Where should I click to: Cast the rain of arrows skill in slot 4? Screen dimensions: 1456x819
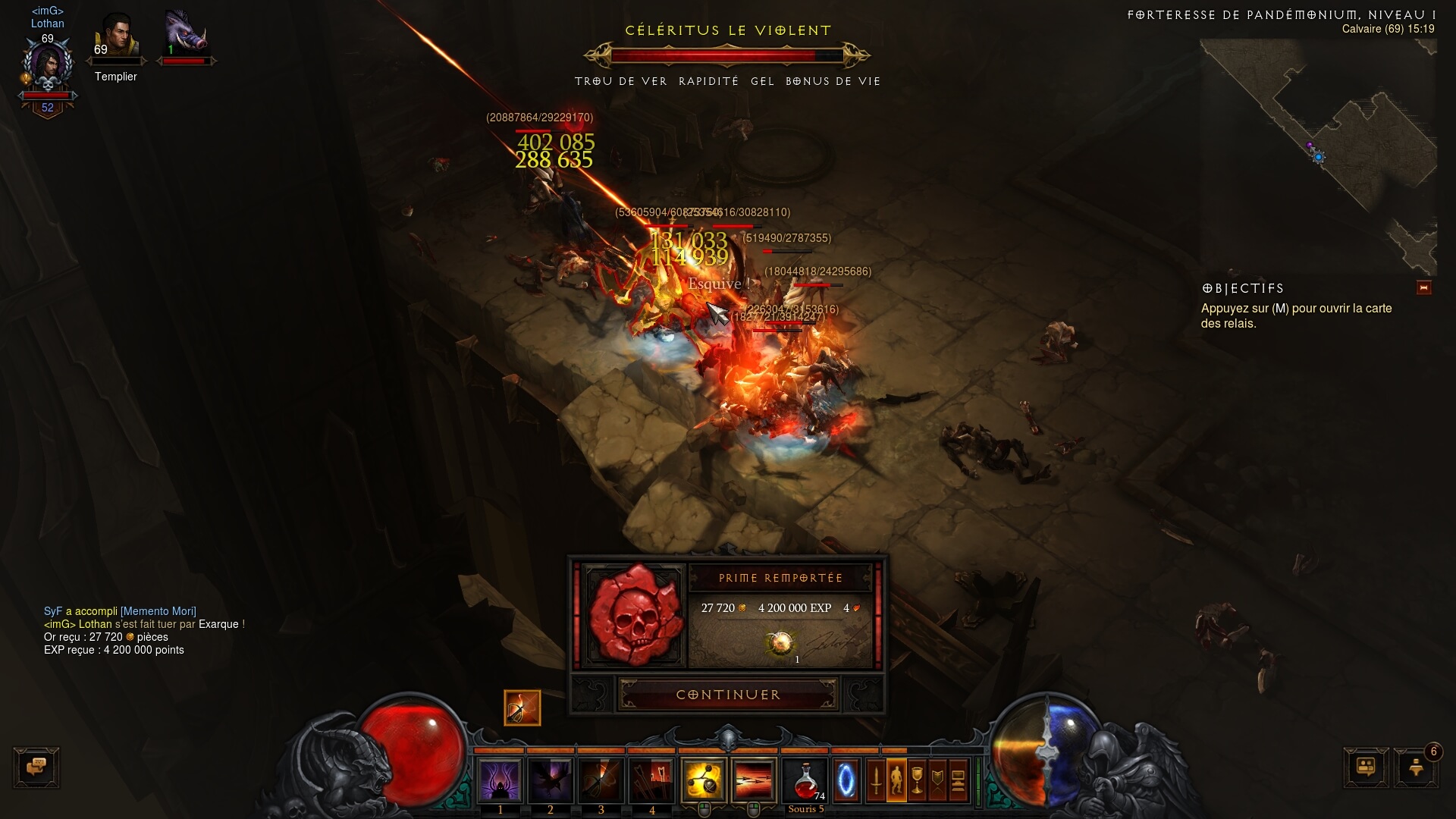click(x=652, y=780)
